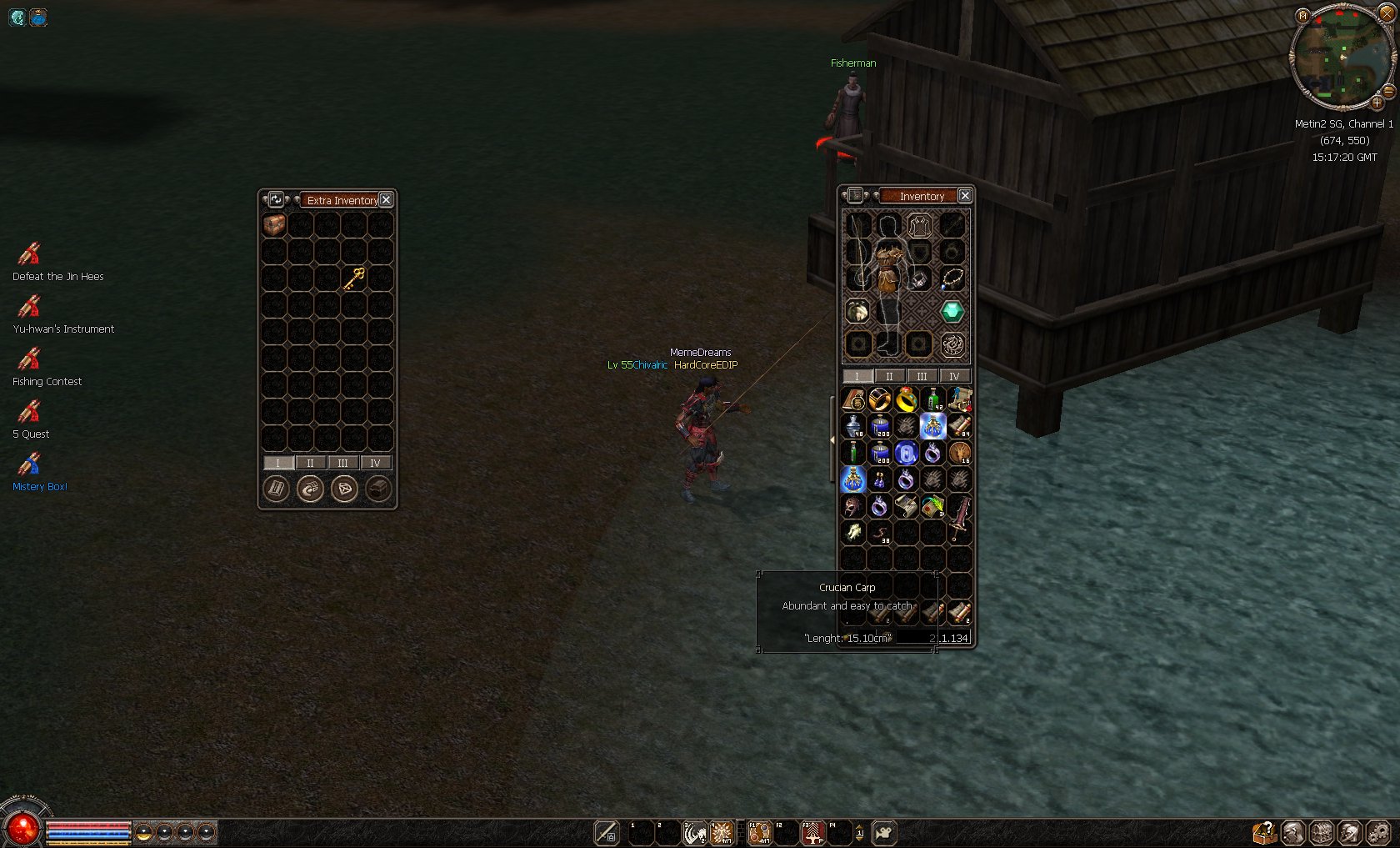This screenshot has width=1400, height=848.
Task: Switch to Inventory page III
Action: click(922, 376)
